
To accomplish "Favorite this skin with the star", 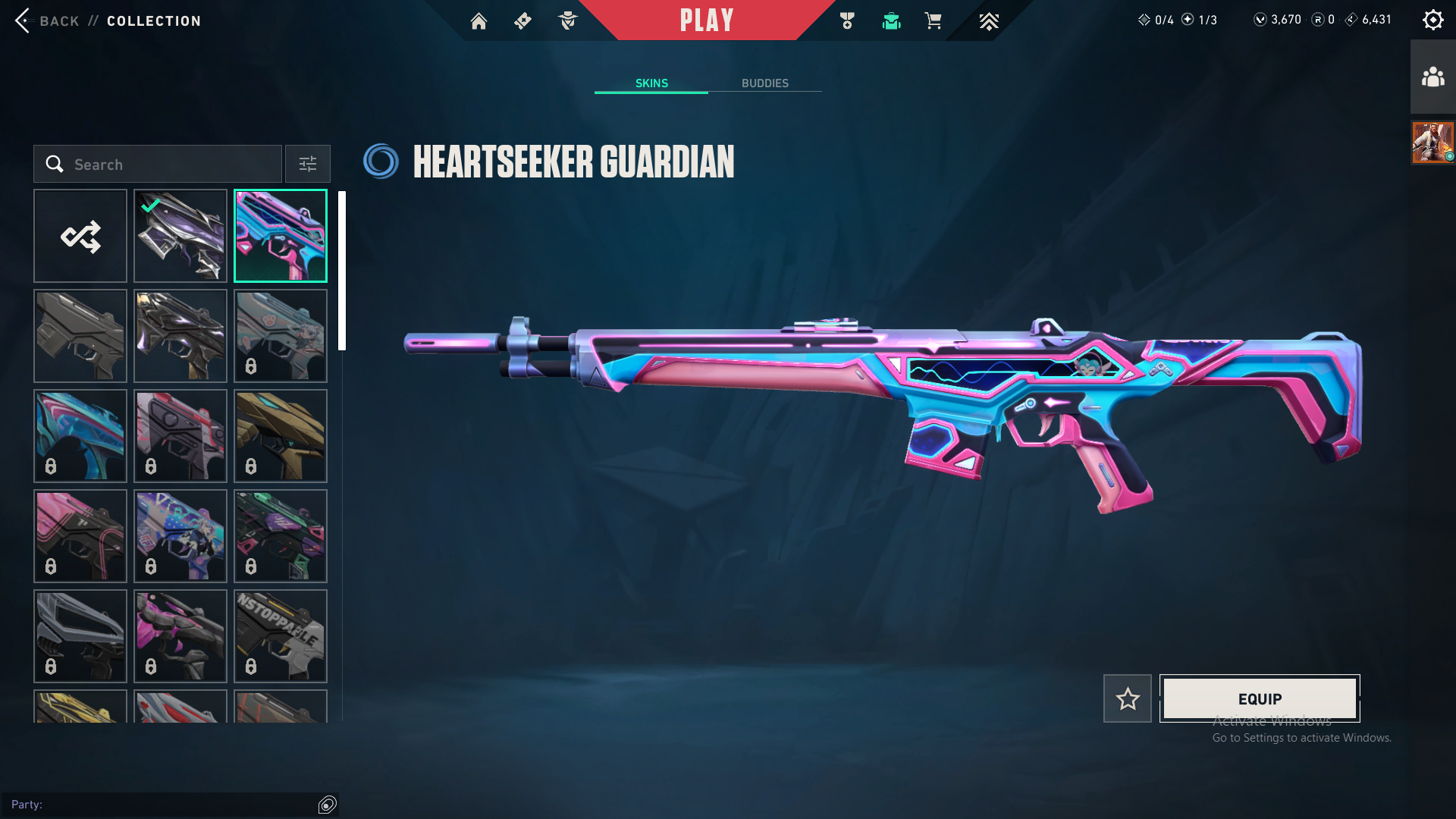I will tap(1128, 698).
